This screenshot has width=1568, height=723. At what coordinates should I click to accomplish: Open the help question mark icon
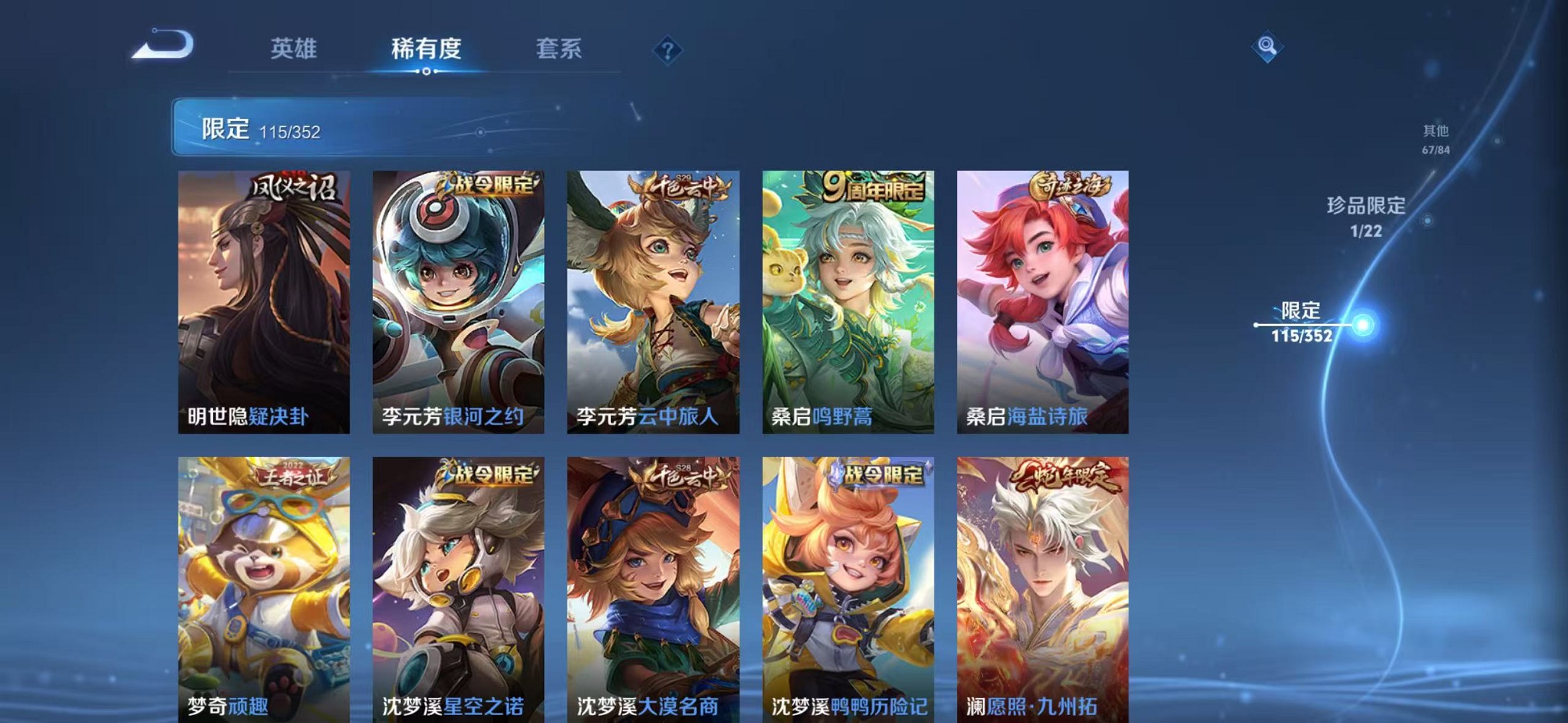click(667, 49)
